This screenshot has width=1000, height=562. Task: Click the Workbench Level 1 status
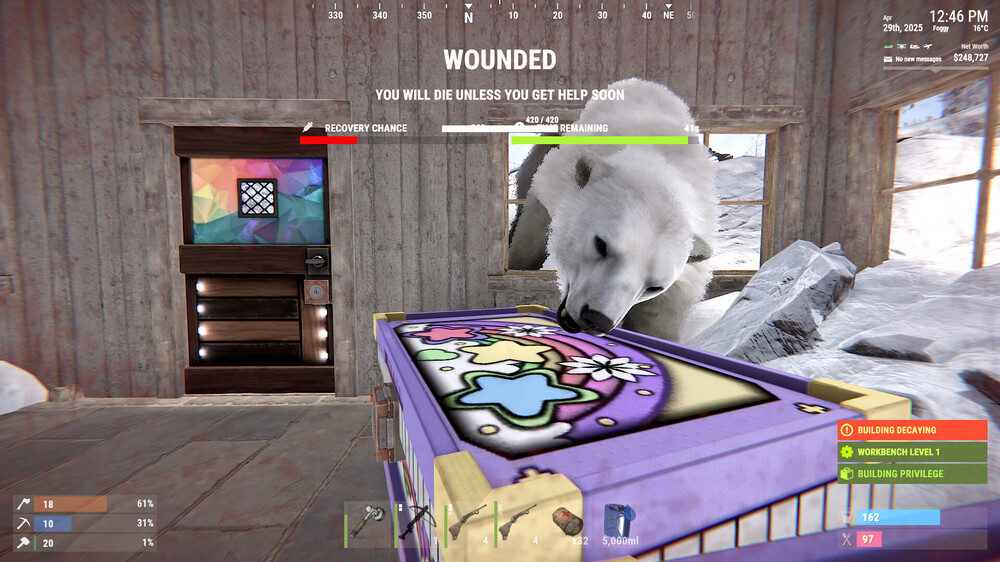[x=912, y=452]
